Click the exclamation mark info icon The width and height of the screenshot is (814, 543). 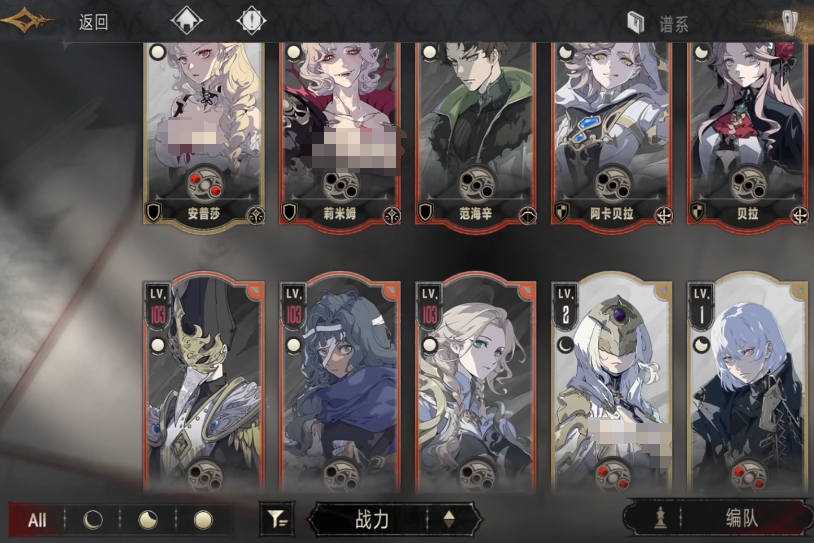251,21
